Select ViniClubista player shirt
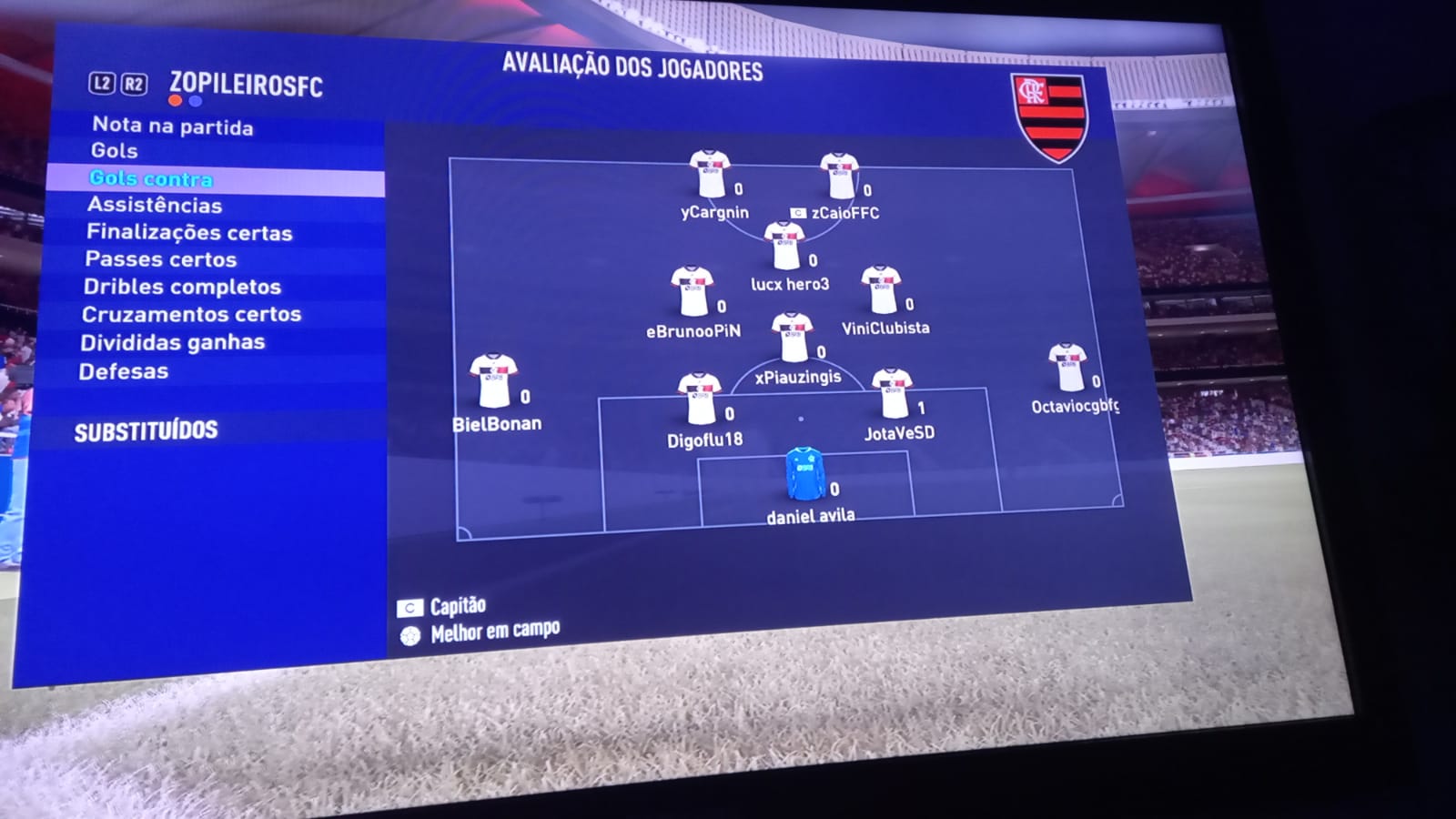Image resolution: width=1456 pixels, height=819 pixels. tap(880, 289)
